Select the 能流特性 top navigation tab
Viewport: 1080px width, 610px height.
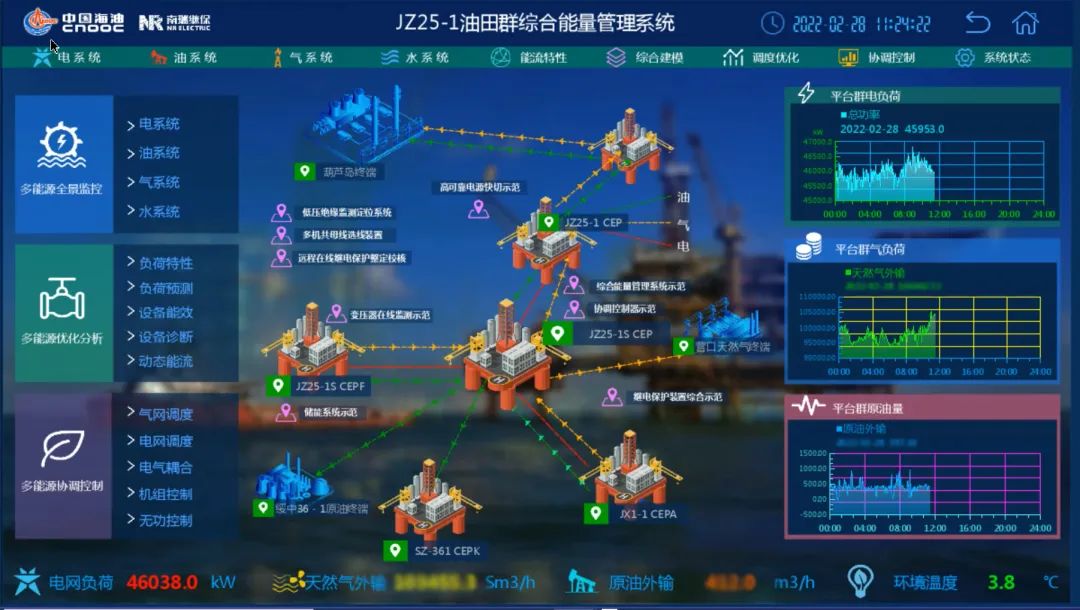[x=530, y=58]
